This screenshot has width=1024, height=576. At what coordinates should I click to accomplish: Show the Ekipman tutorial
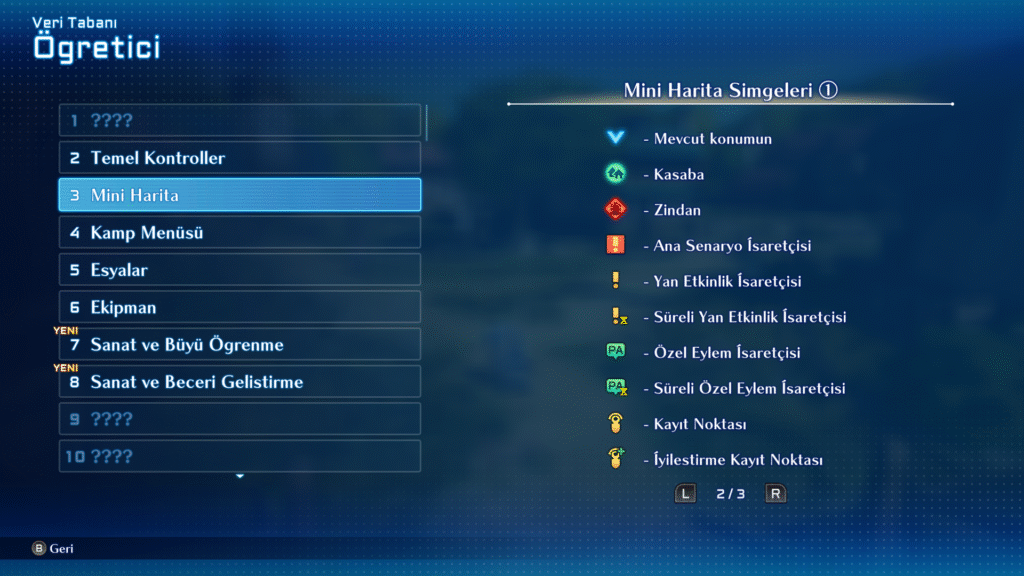pyautogui.click(x=240, y=307)
